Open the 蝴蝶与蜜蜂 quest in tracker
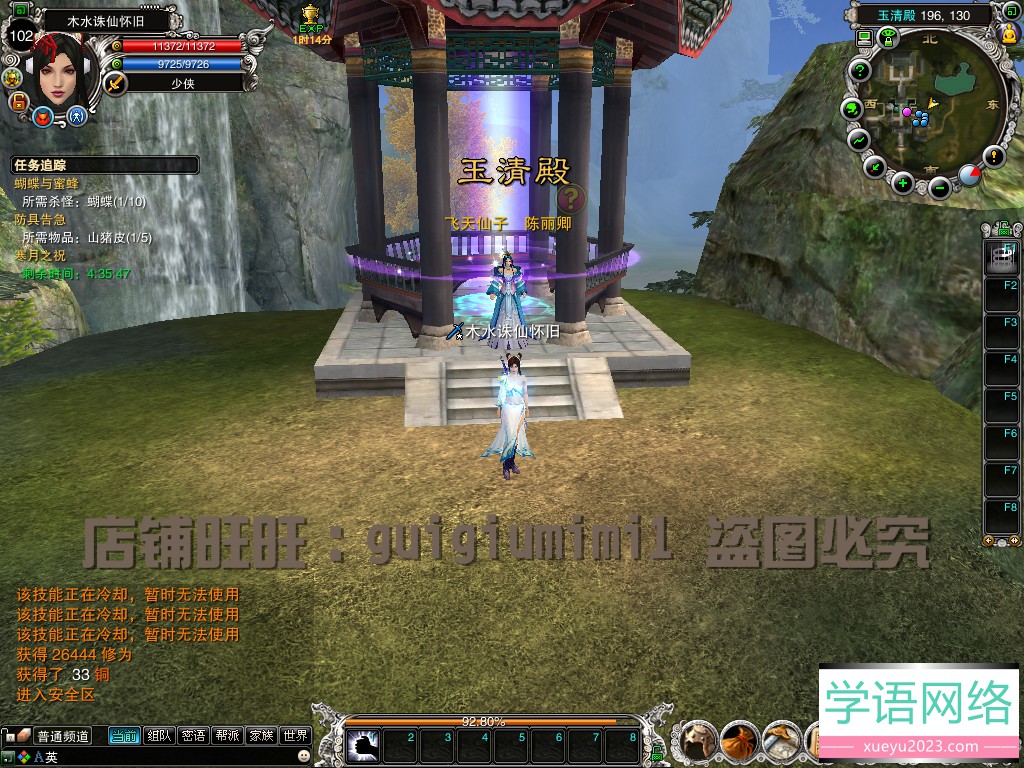 (46, 184)
